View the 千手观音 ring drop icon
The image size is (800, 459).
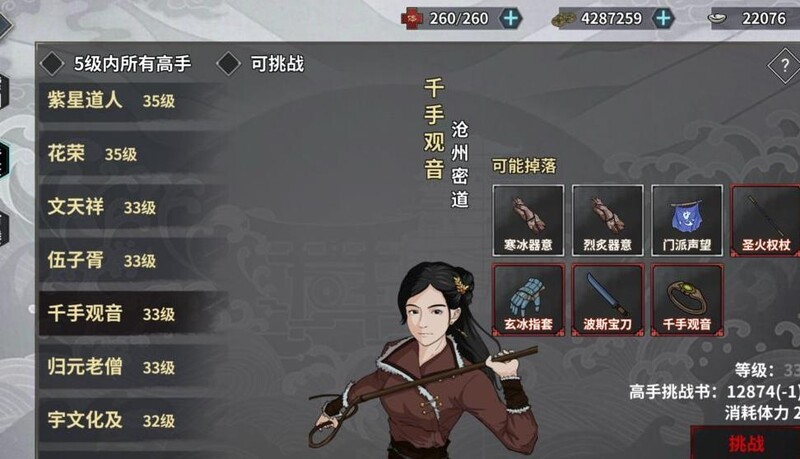tap(686, 298)
